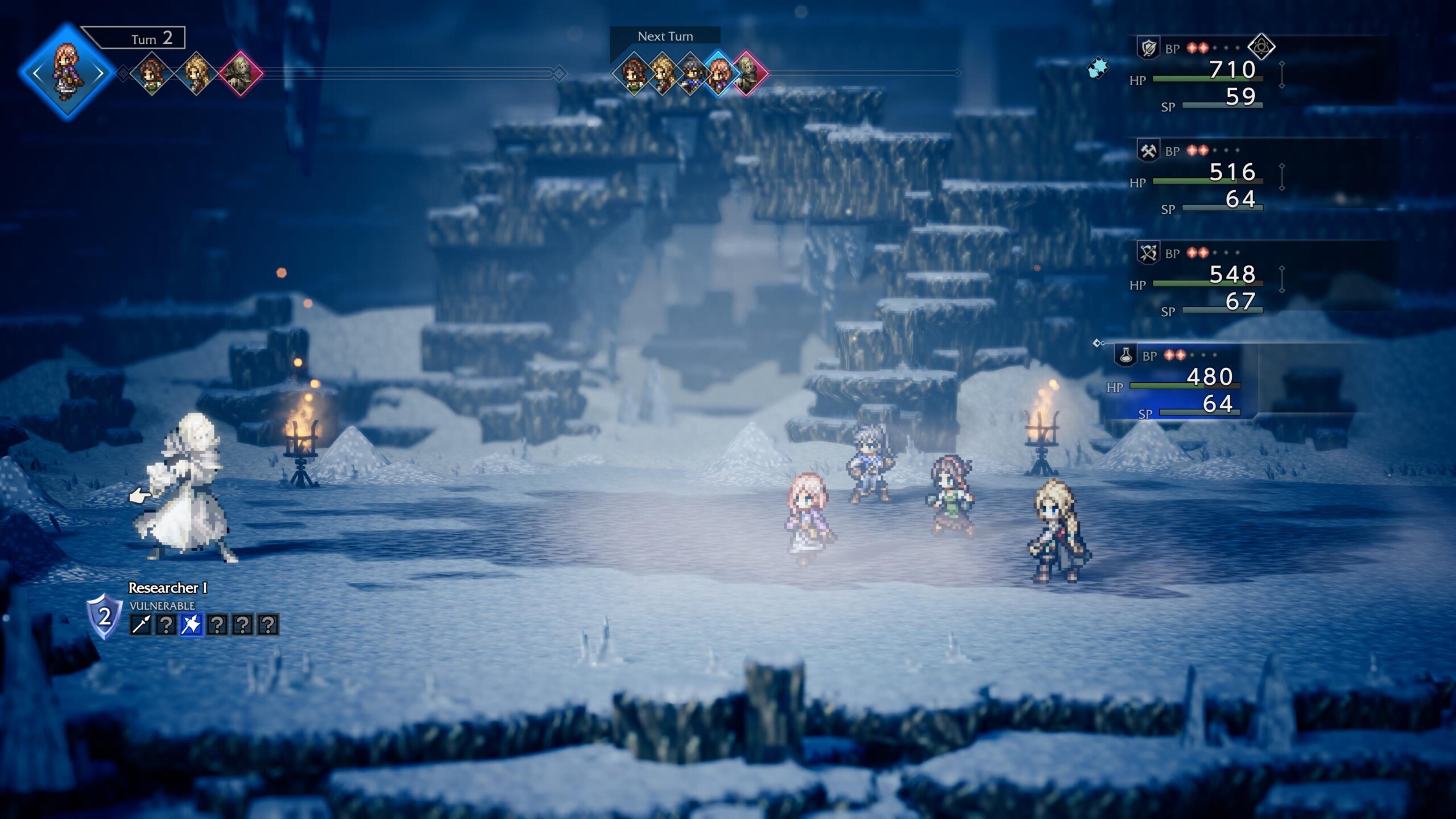Inspect the cyan status effect icon beside the 710 HP panel

tap(1098, 68)
